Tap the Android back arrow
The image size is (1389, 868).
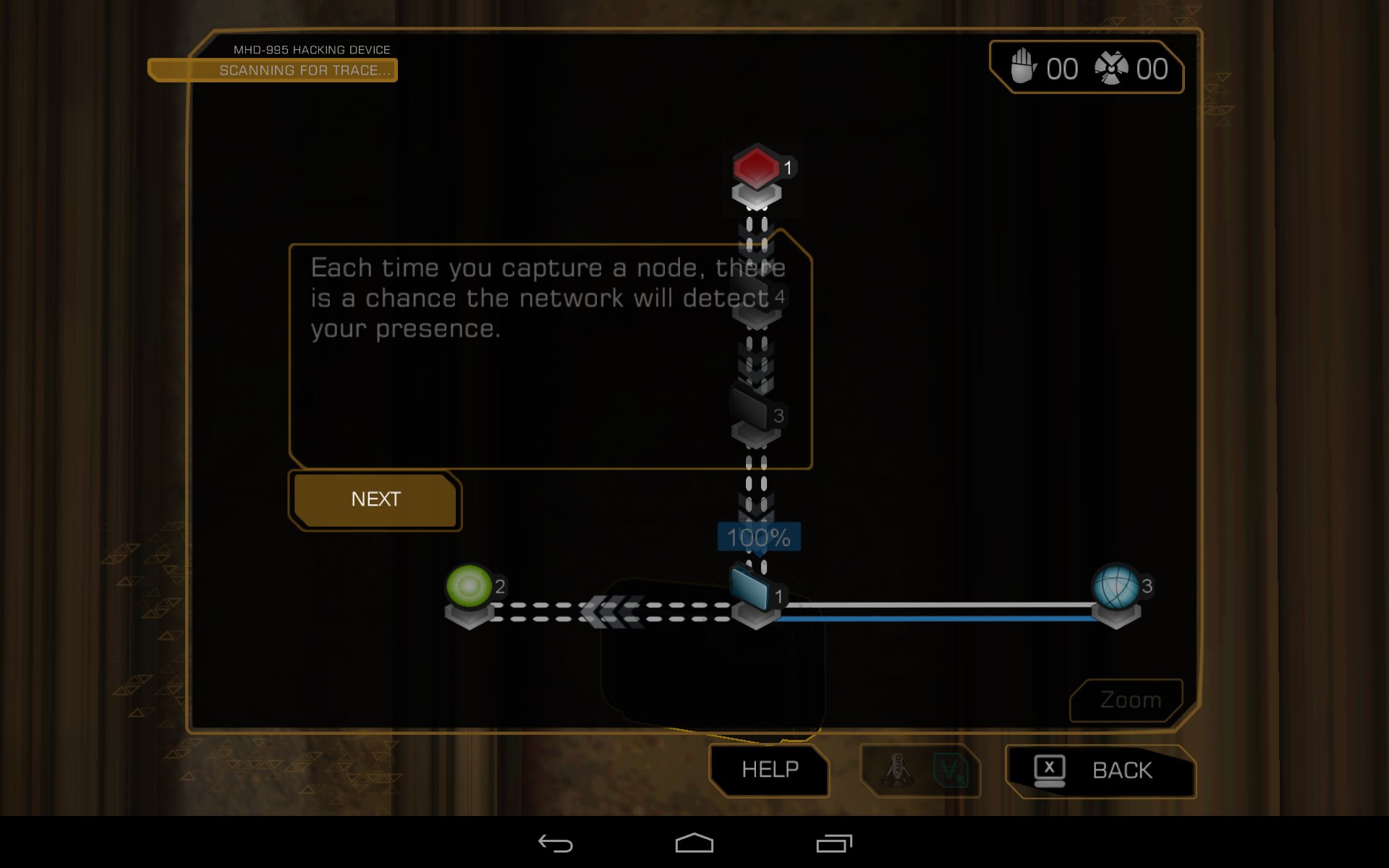(x=555, y=843)
